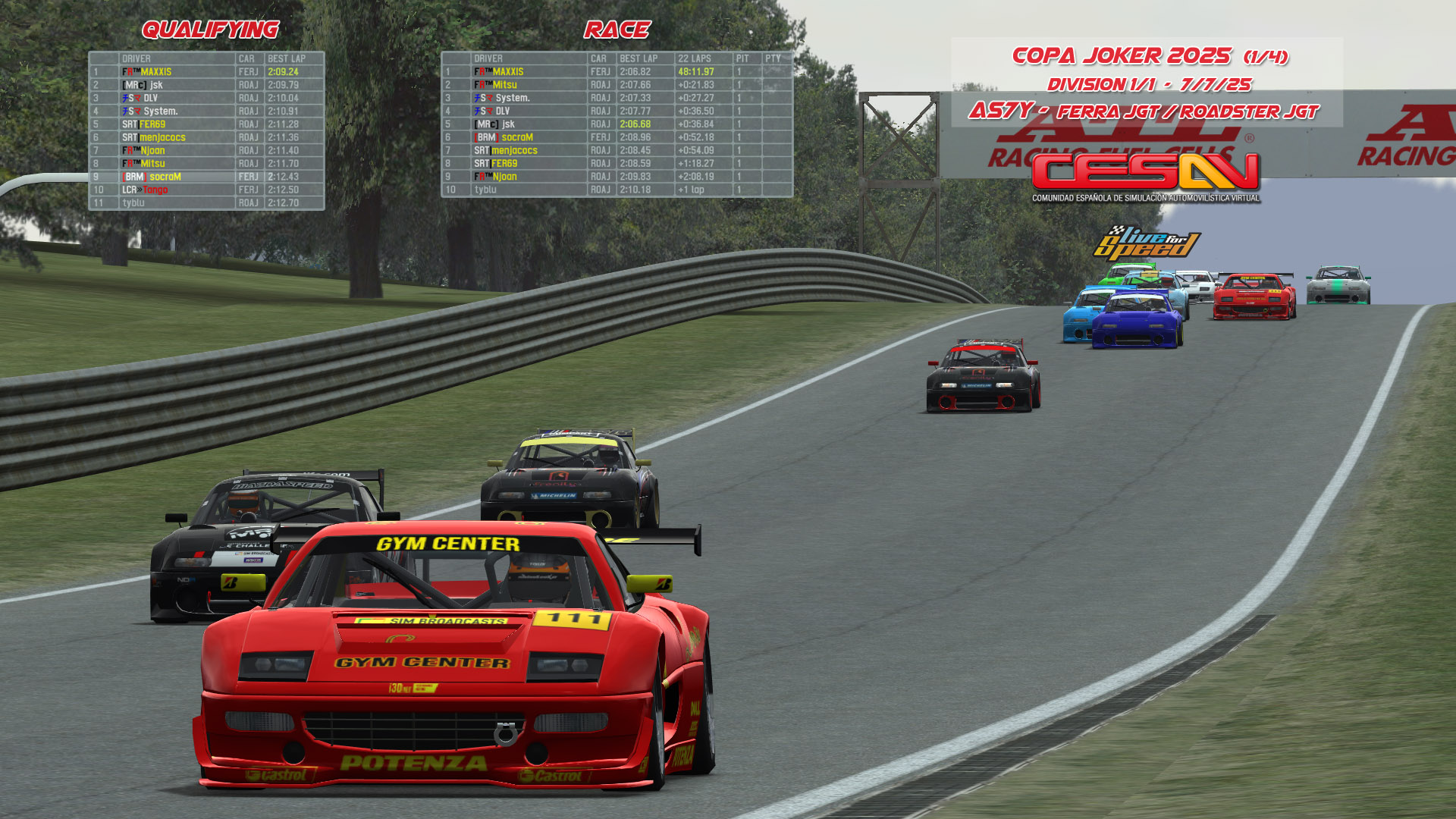
Task: Click the Qualifying table's DRIVER header
Action: pyautogui.click(x=136, y=58)
